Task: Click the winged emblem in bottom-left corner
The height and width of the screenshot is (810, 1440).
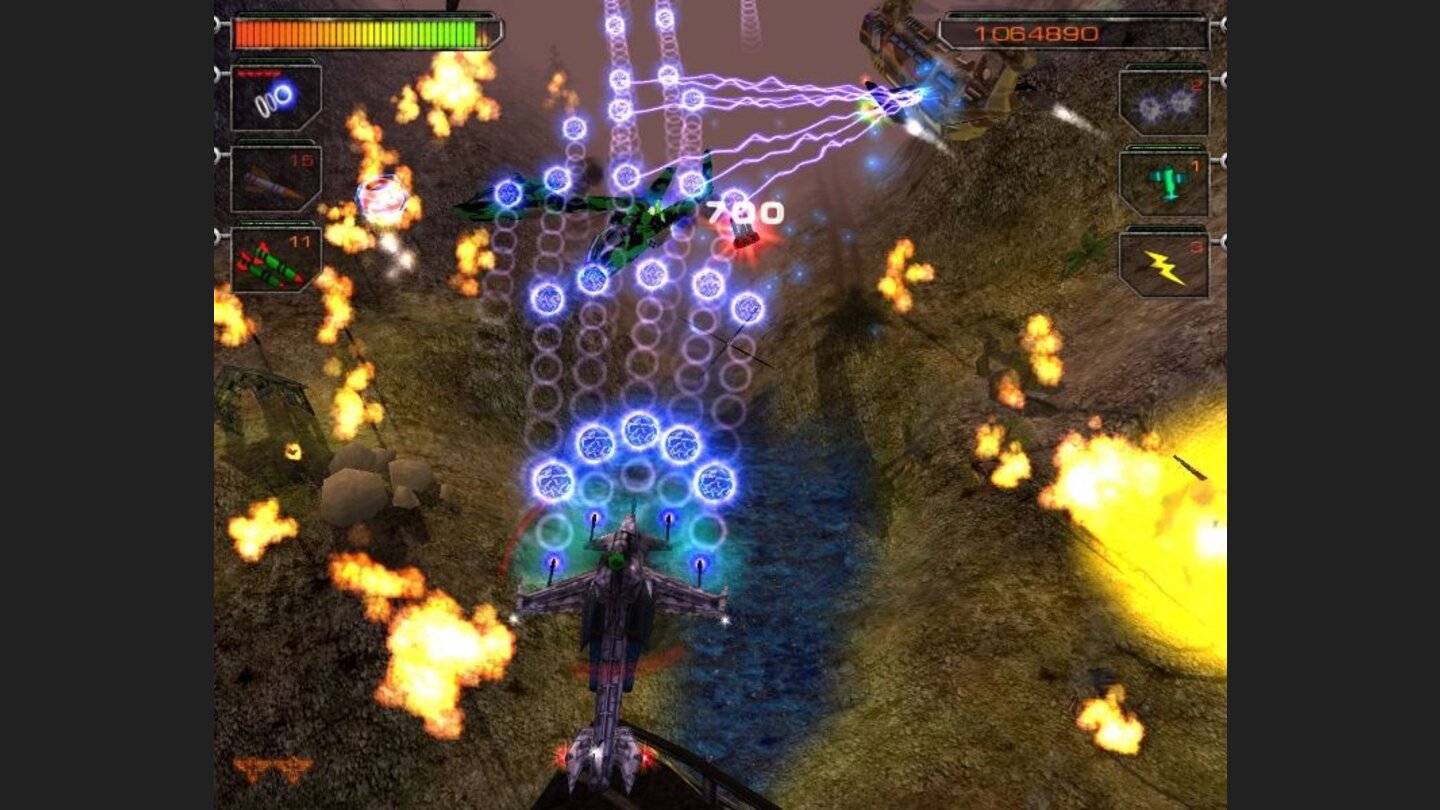Action: (272, 768)
